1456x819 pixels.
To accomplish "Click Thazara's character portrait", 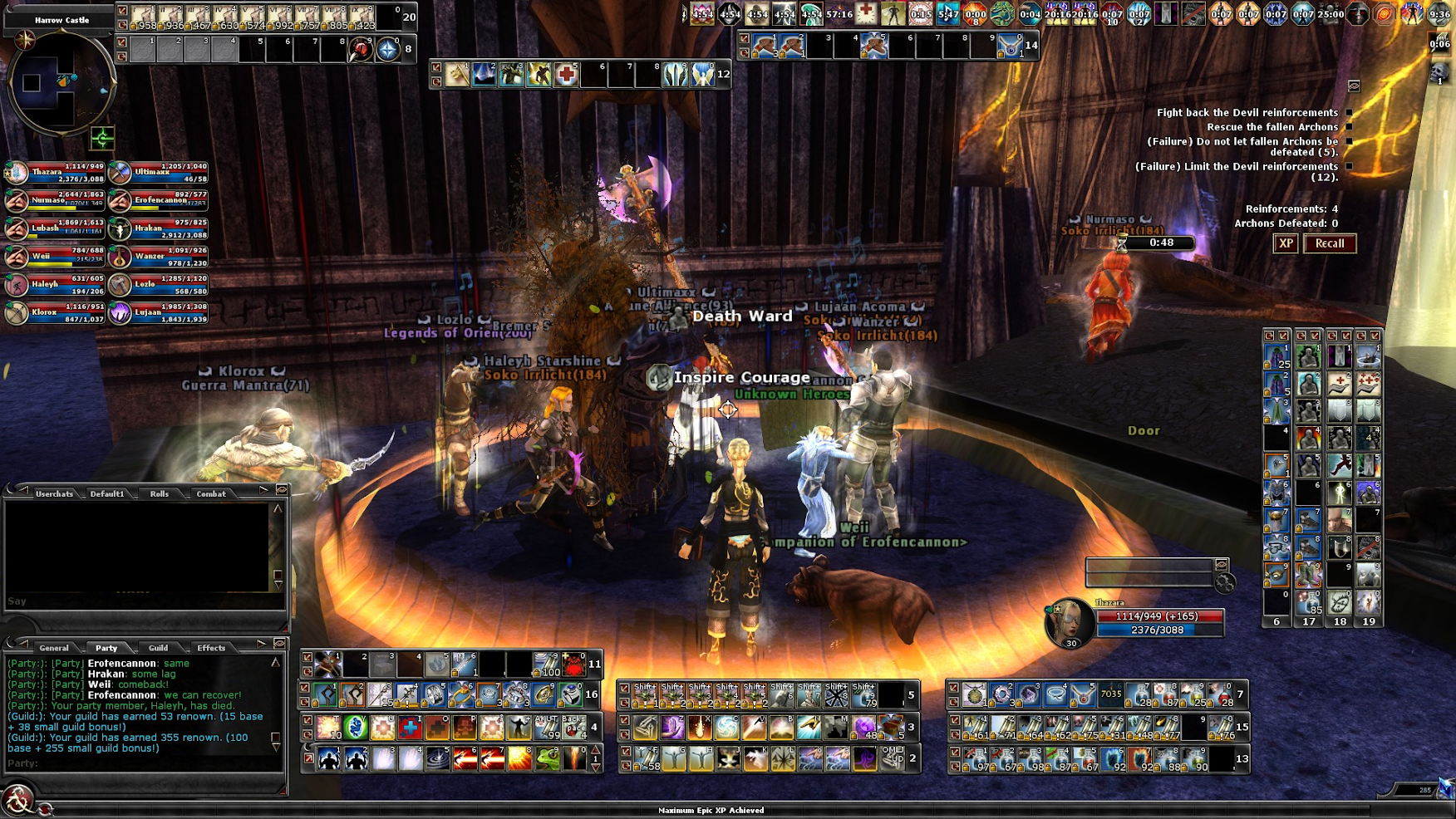I will [1070, 622].
